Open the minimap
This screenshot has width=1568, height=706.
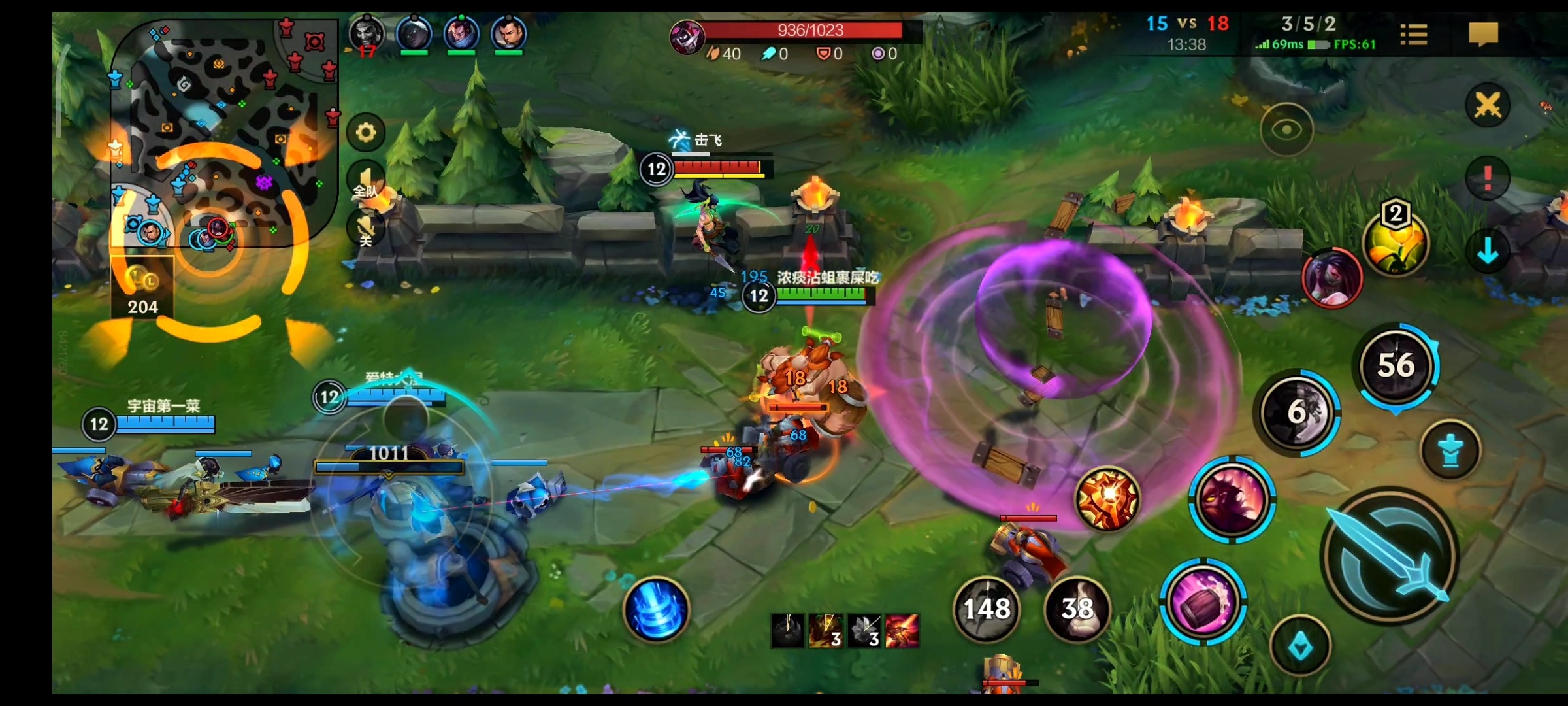pos(222,131)
